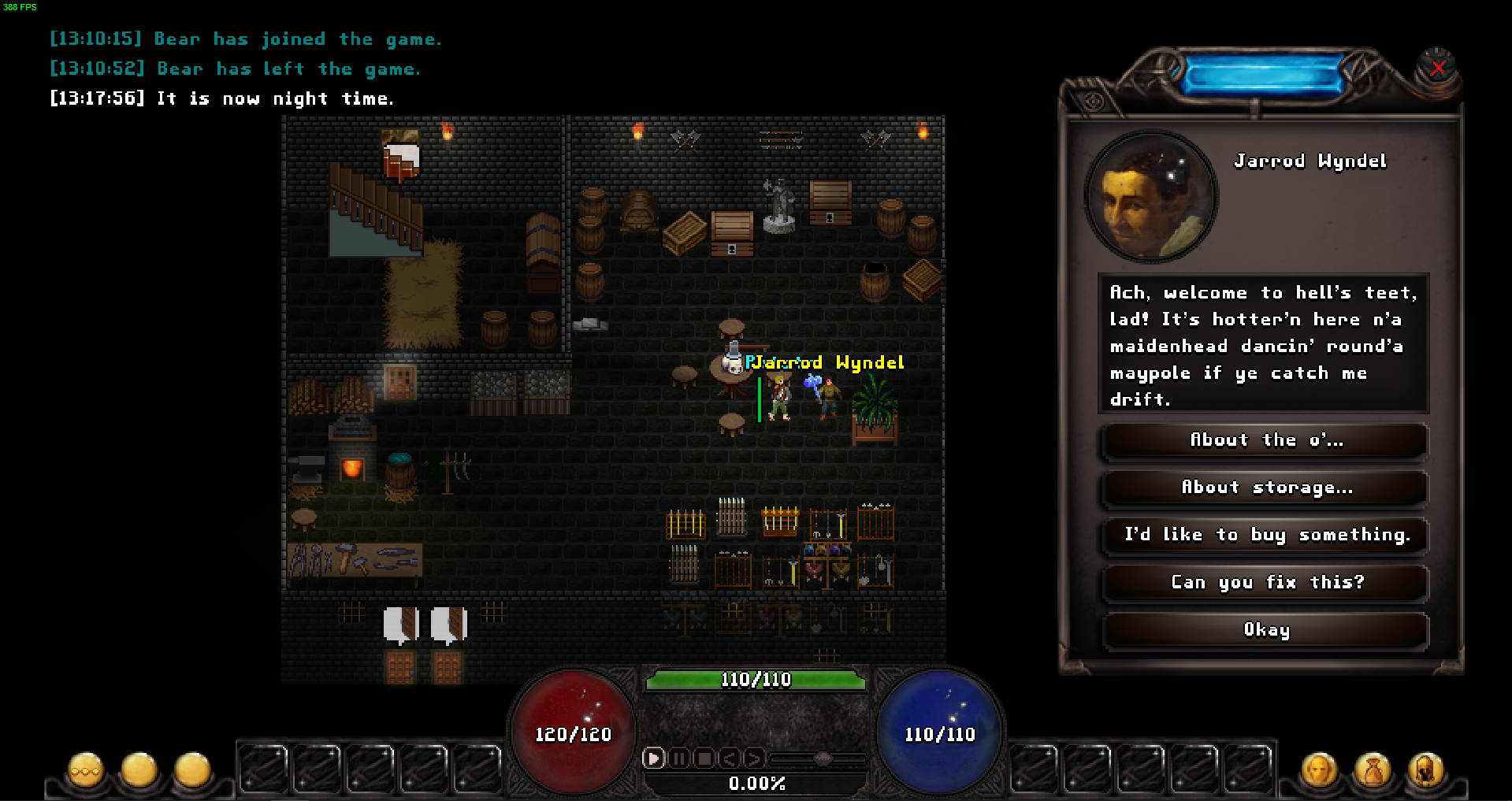Click the gold orb with three dots

click(x=85, y=770)
